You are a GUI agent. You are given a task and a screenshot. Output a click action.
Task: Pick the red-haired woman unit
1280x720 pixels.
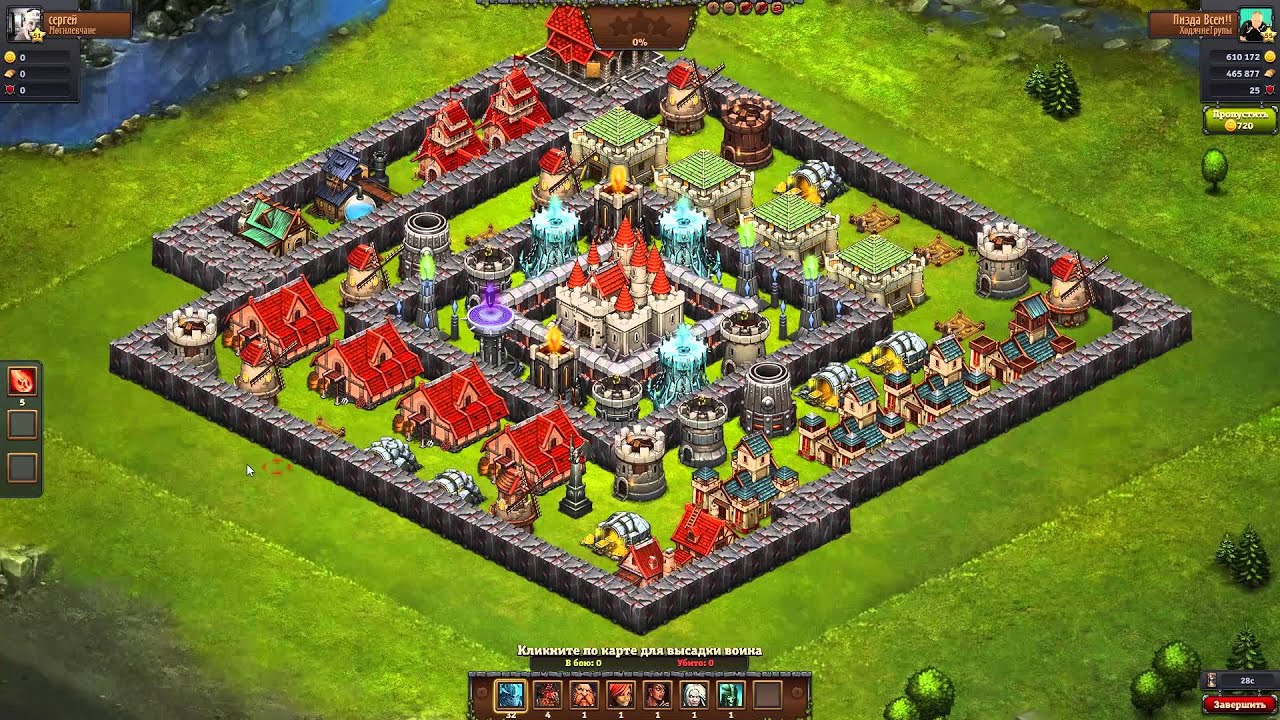[x=620, y=694]
